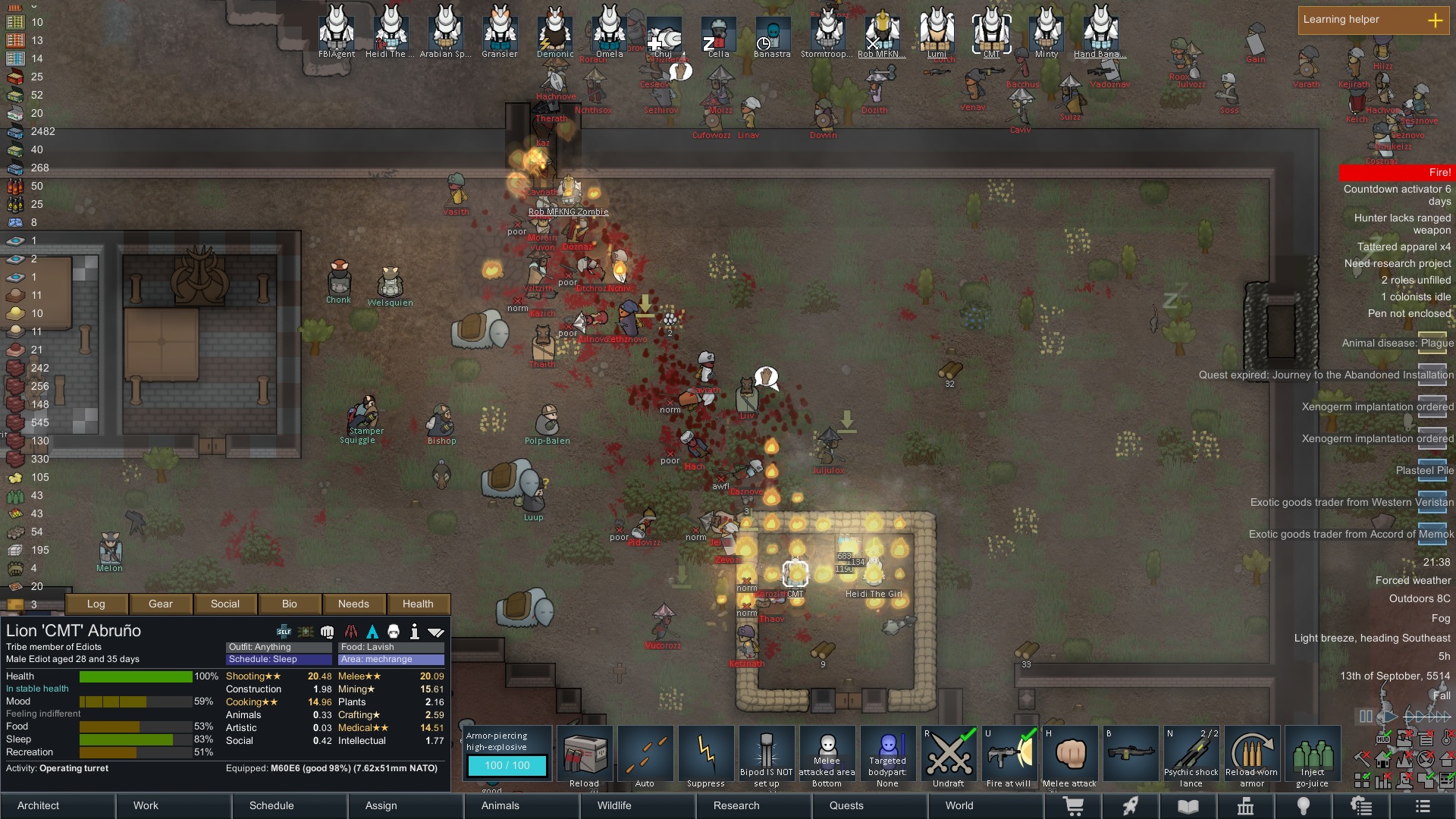Expand the Learning helper panel
Image resolution: width=1456 pixels, height=819 pixels.
[1436, 20]
